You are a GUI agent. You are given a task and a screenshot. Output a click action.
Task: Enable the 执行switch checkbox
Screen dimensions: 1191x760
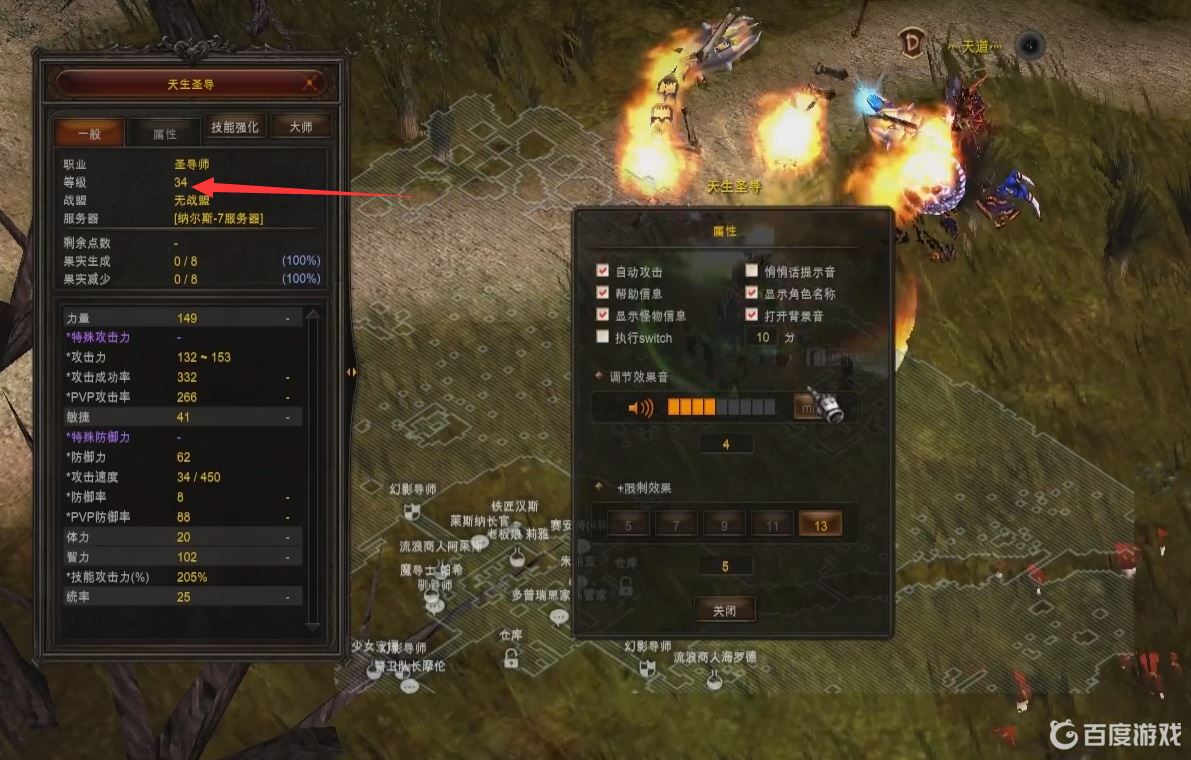(x=602, y=337)
